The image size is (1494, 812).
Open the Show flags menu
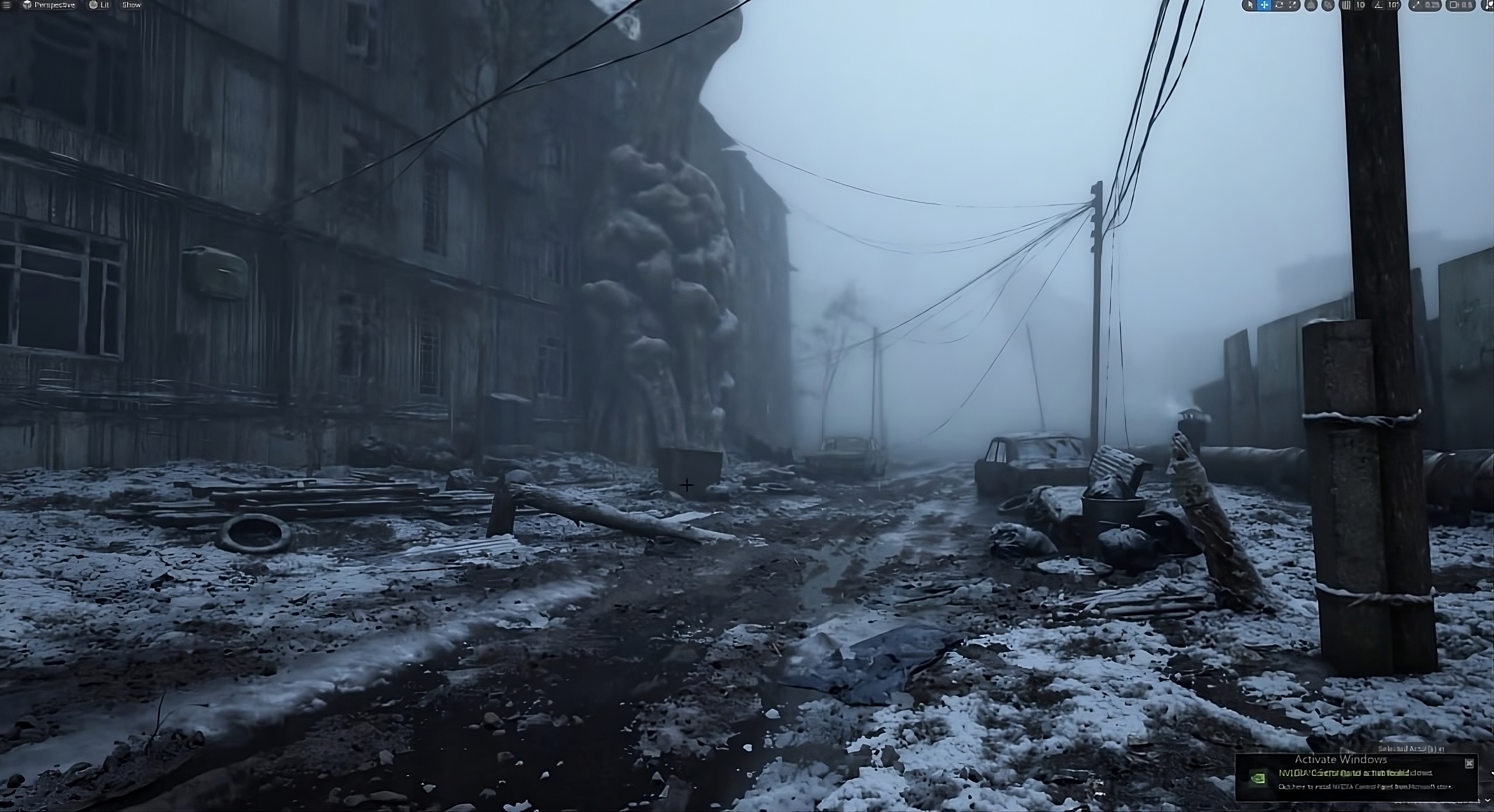click(x=131, y=5)
